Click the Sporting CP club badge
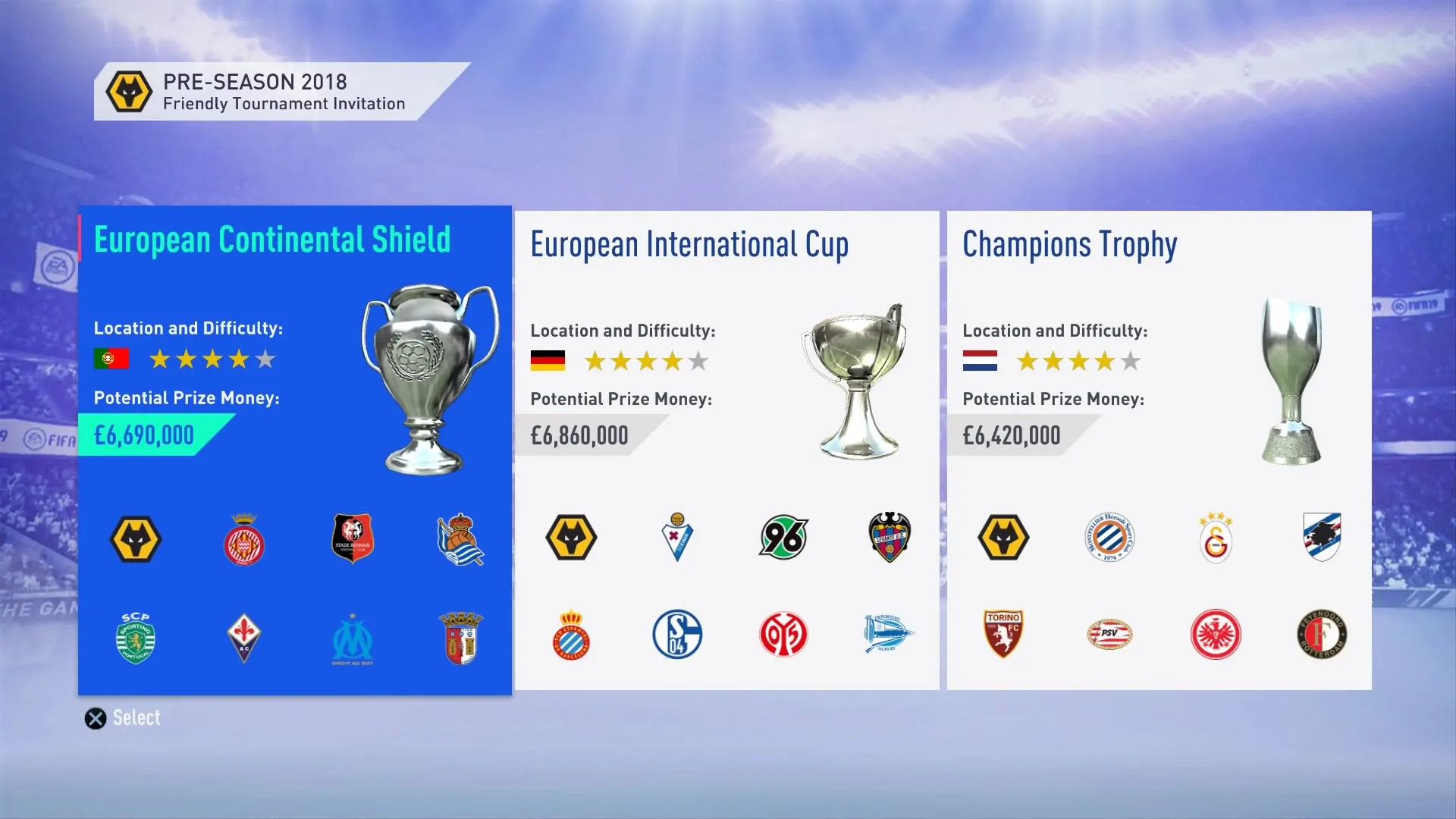 [x=136, y=639]
